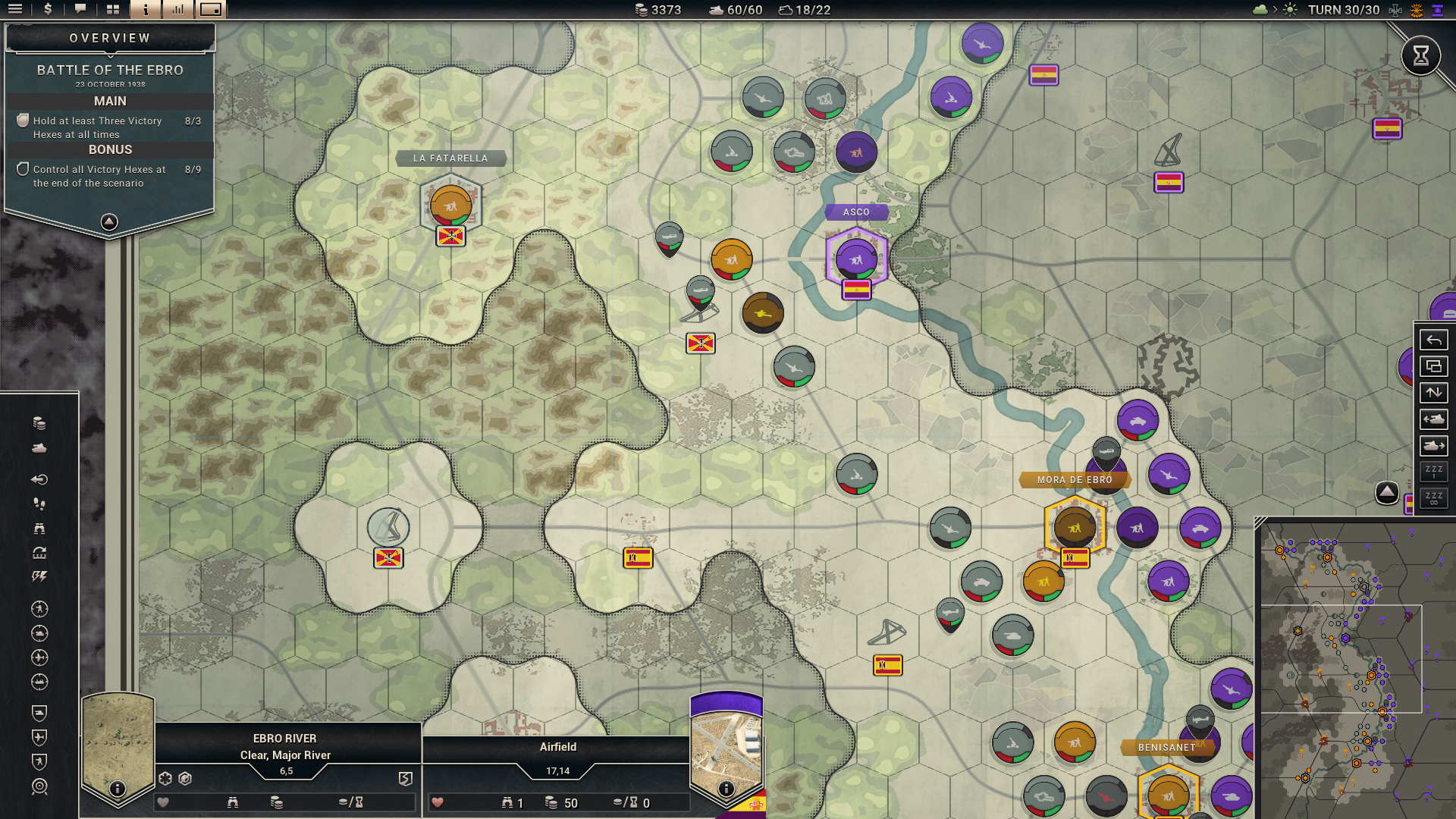Open the Airfield info button

coord(726,789)
